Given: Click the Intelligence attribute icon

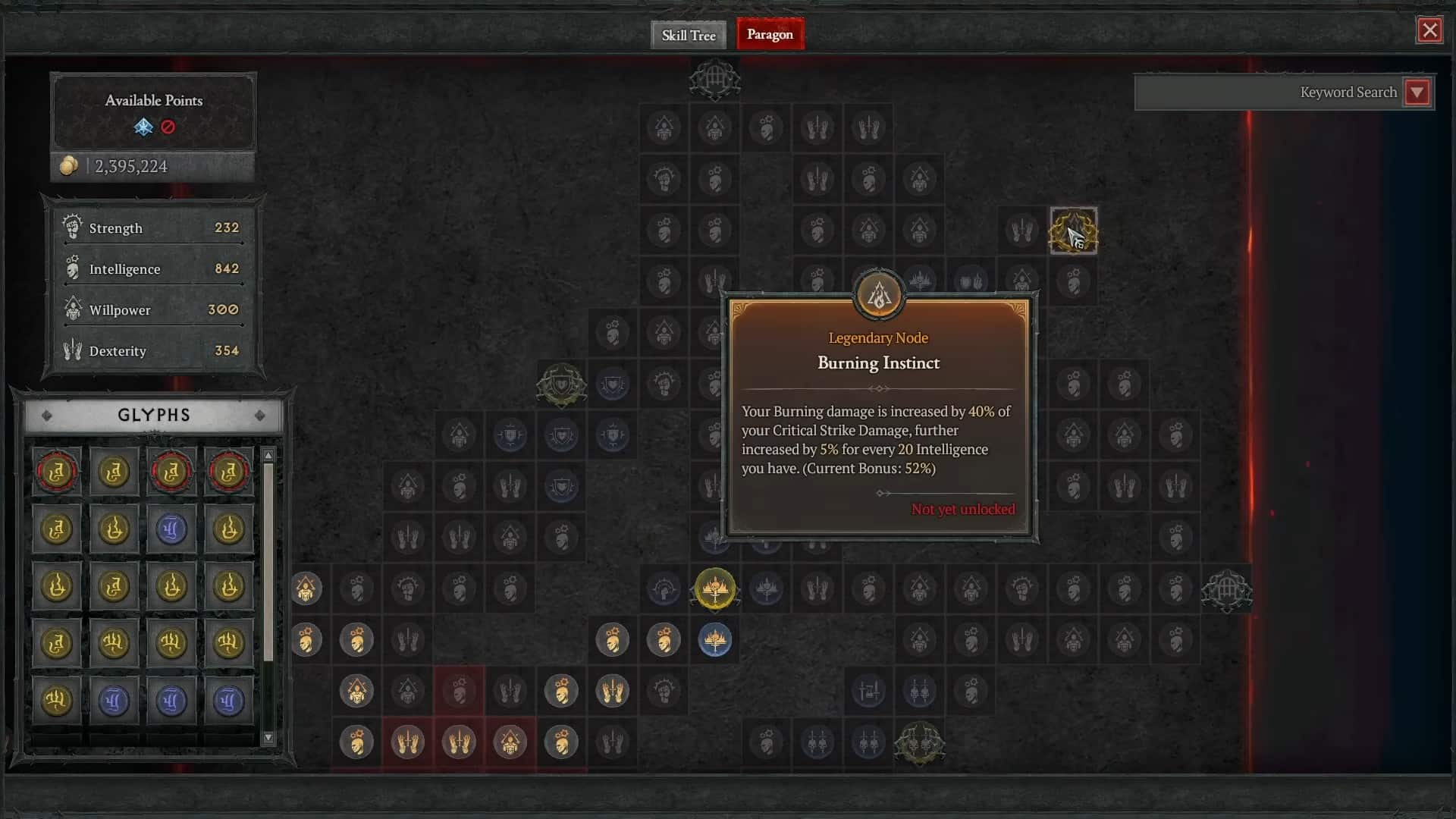Looking at the screenshot, I should 72,267.
